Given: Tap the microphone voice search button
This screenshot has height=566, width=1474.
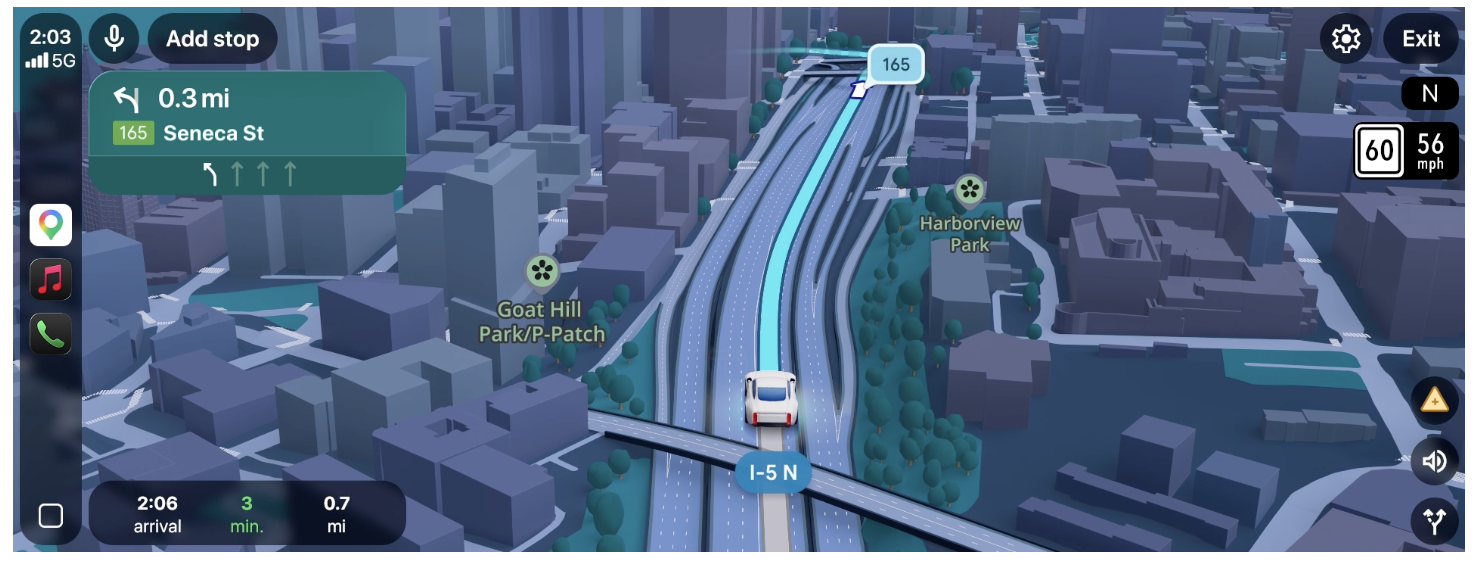Looking at the screenshot, I should click(x=114, y=39).
